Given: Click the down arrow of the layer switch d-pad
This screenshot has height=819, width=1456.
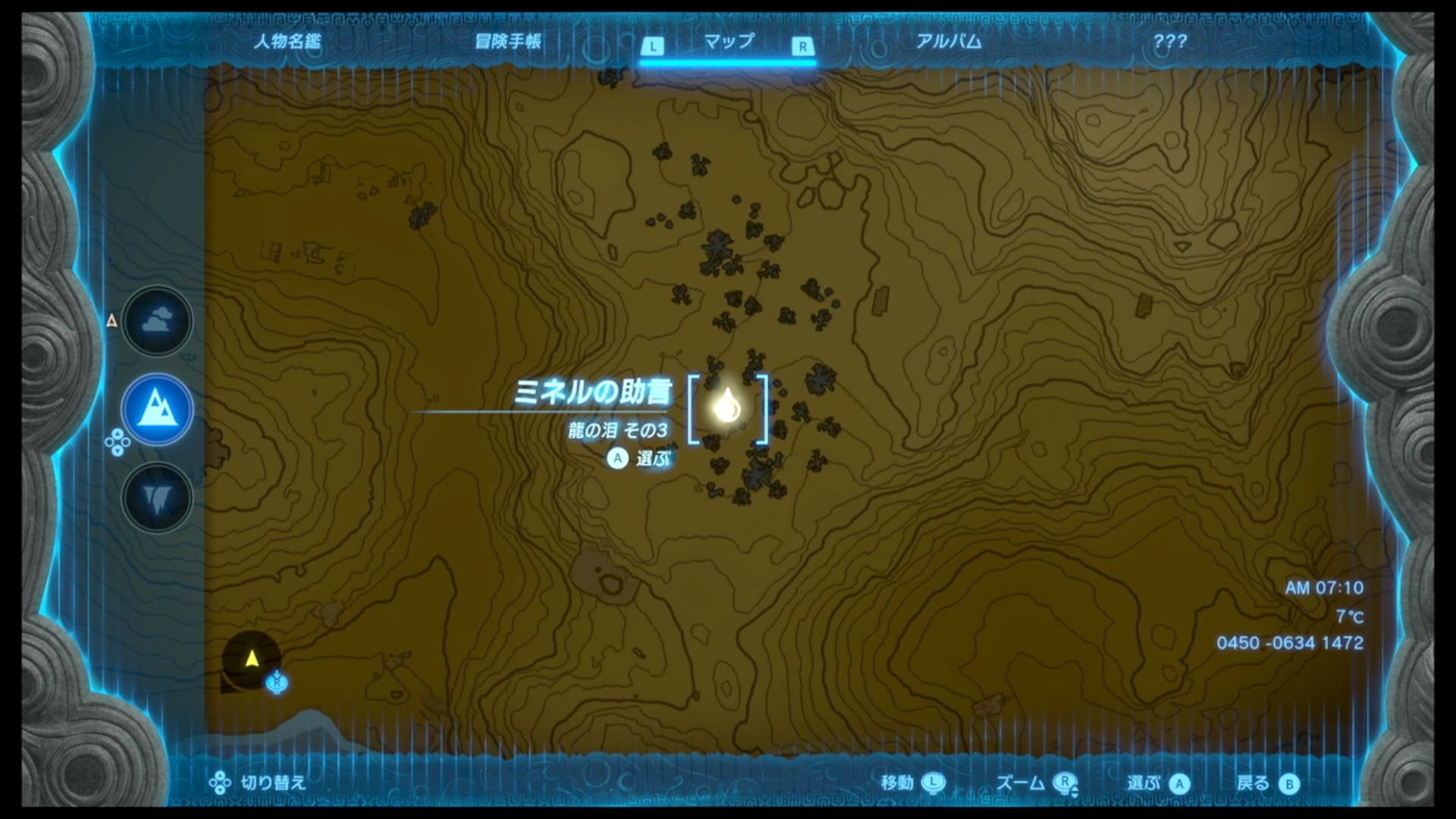Looking at the screenshot, I should (x=118, y=449).
